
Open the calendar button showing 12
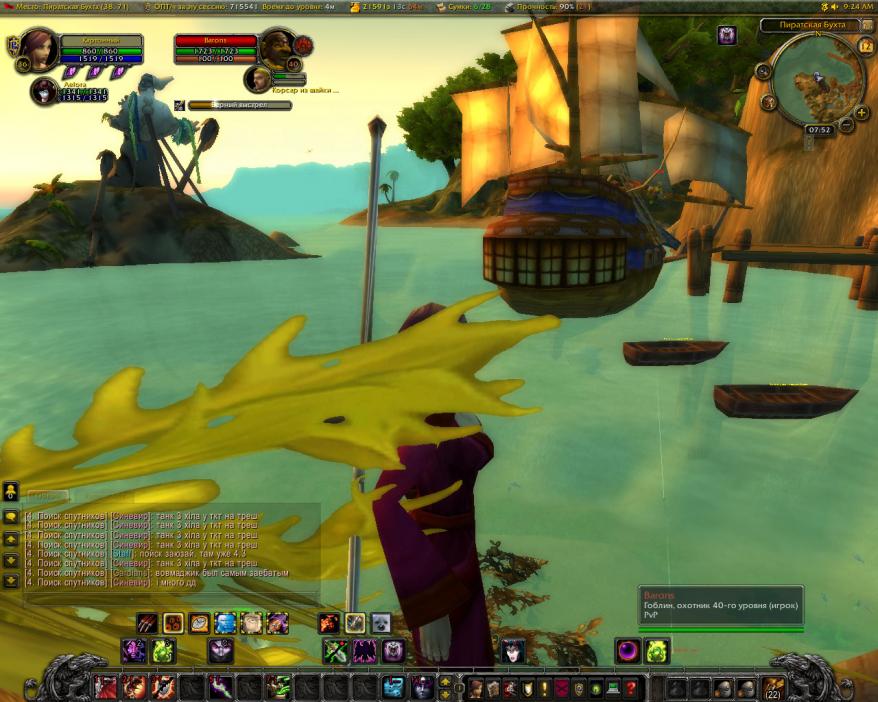click(865, 47)
